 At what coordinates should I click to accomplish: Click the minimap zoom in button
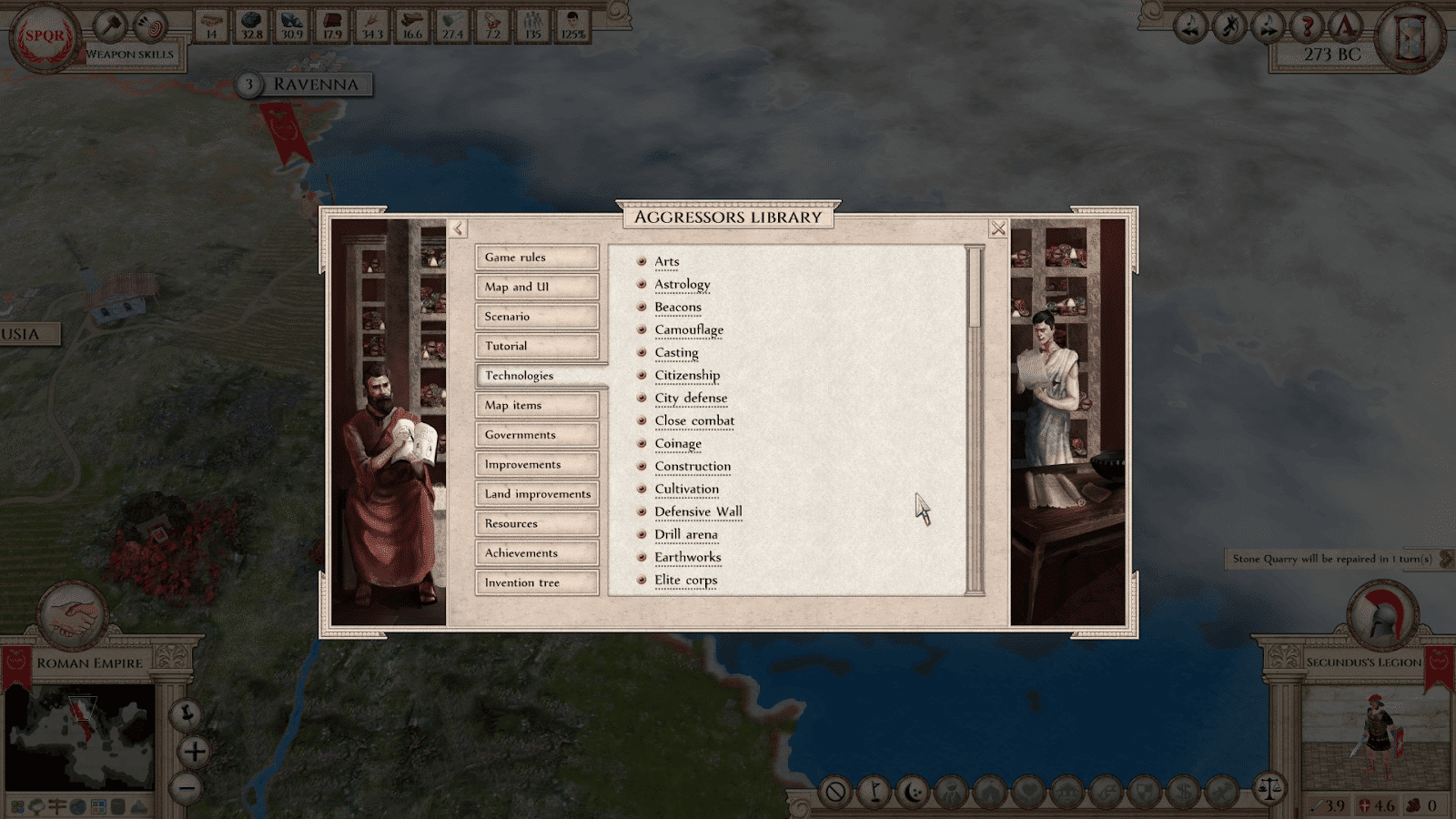(194, 752)
